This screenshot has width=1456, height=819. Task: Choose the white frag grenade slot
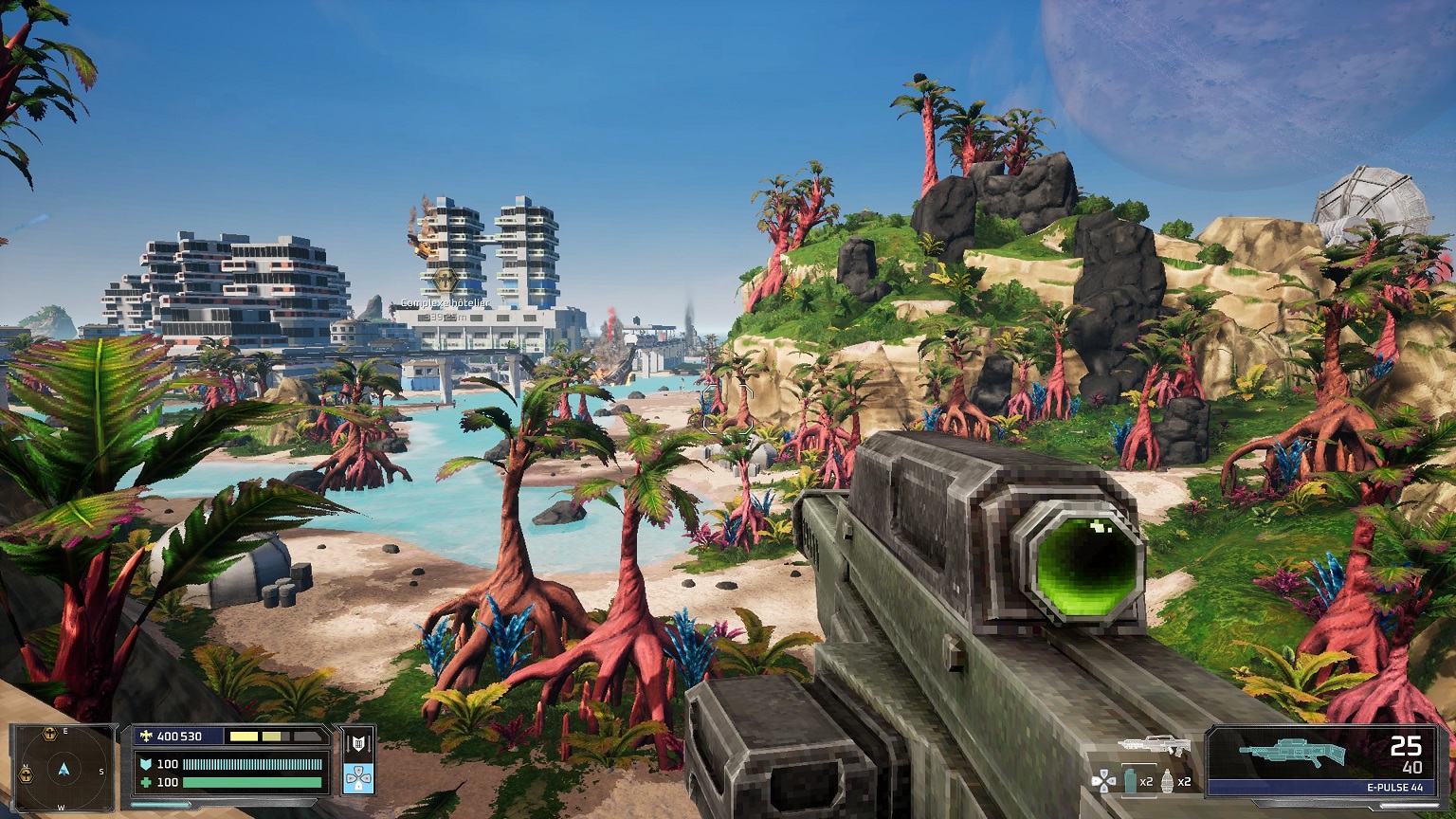1168,781
